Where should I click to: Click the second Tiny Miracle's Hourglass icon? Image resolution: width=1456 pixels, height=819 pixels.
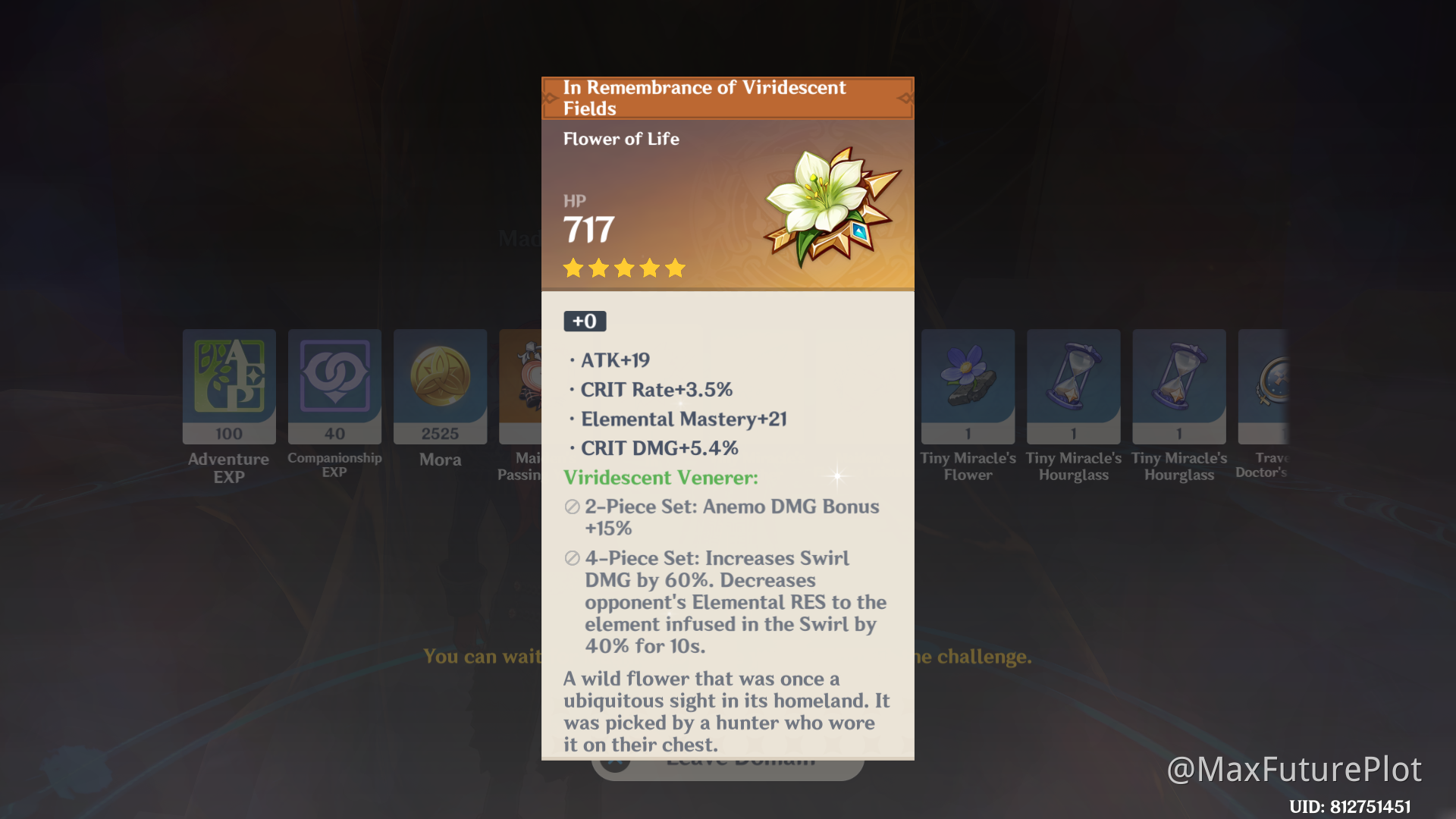click(1178, 386)
